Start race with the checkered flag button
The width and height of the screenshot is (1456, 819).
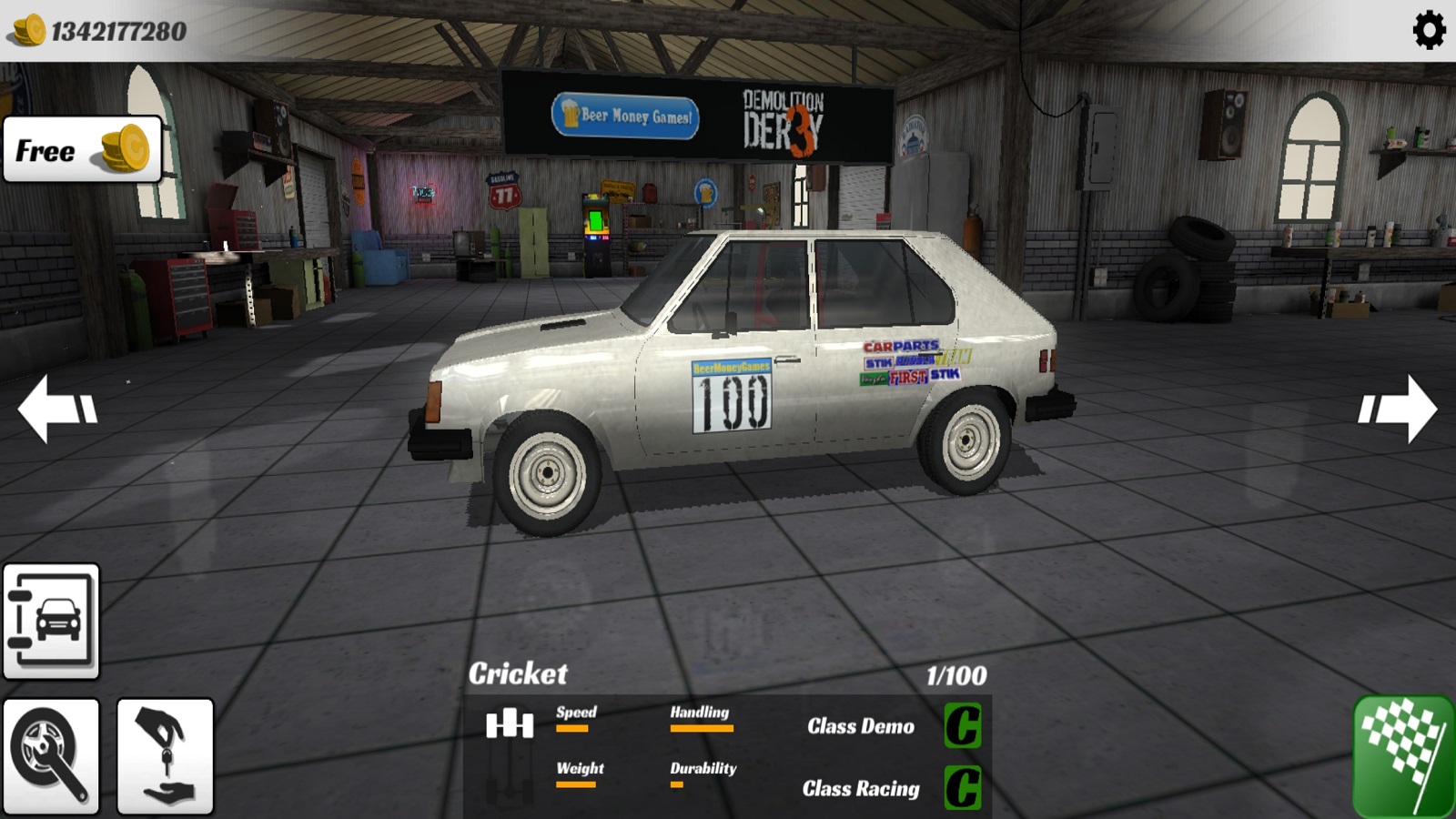(x=1403, y=756)
